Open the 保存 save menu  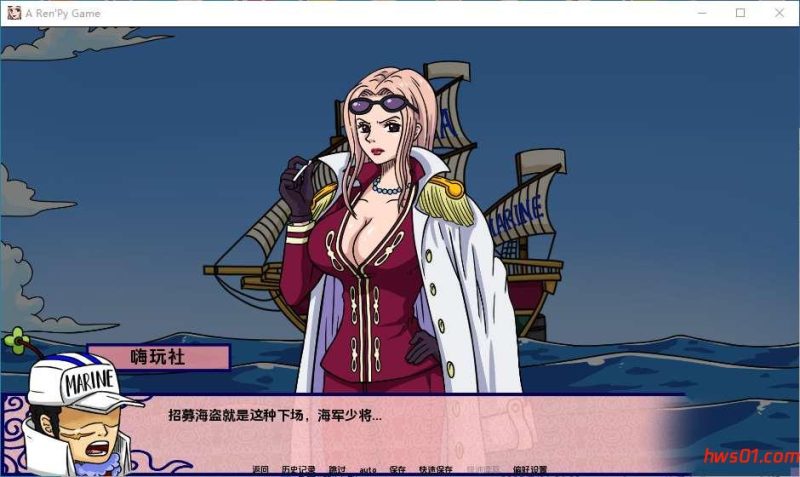tap(398, 469)
